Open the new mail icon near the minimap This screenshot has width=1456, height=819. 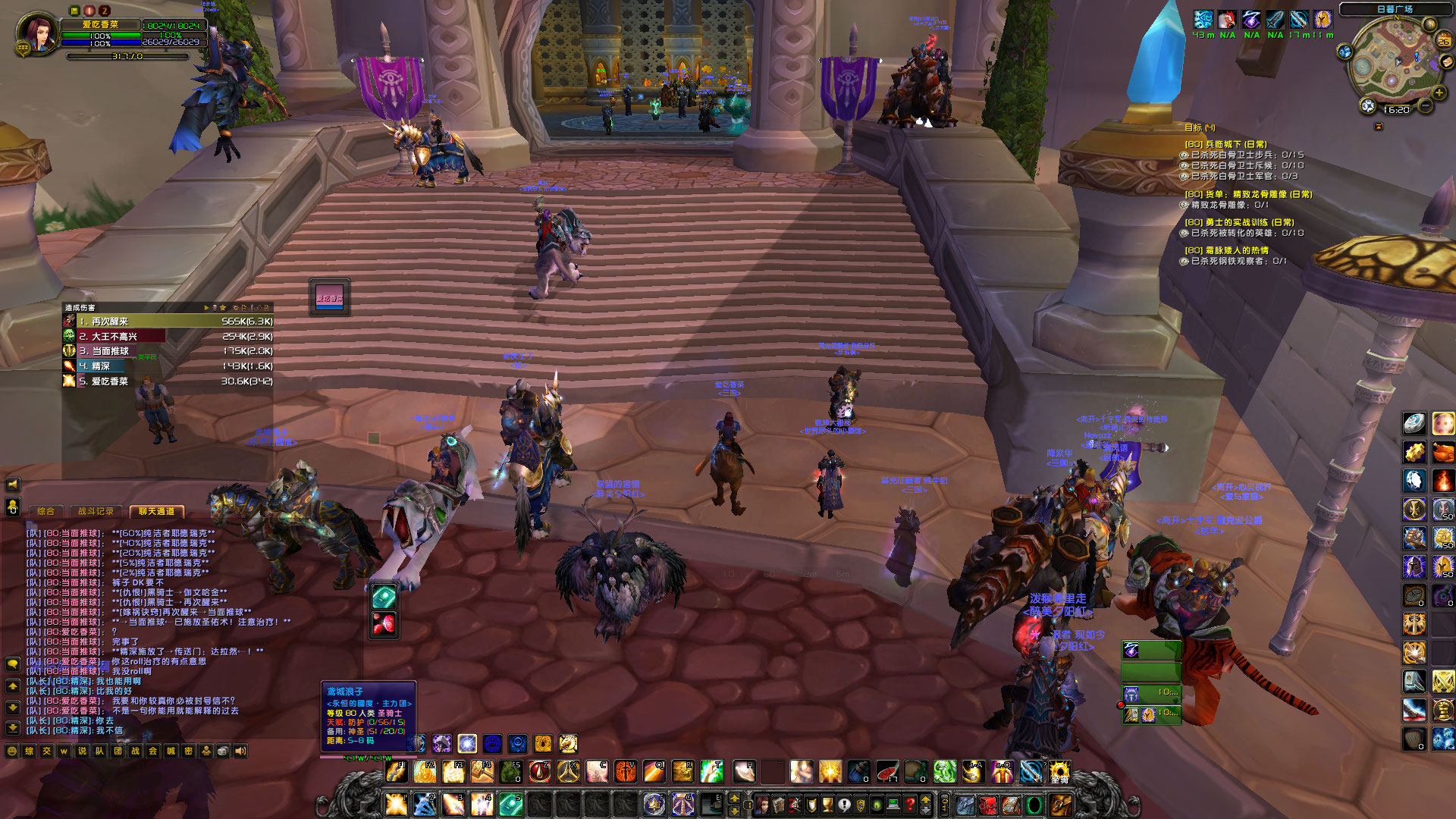[x=1446, y=62]
